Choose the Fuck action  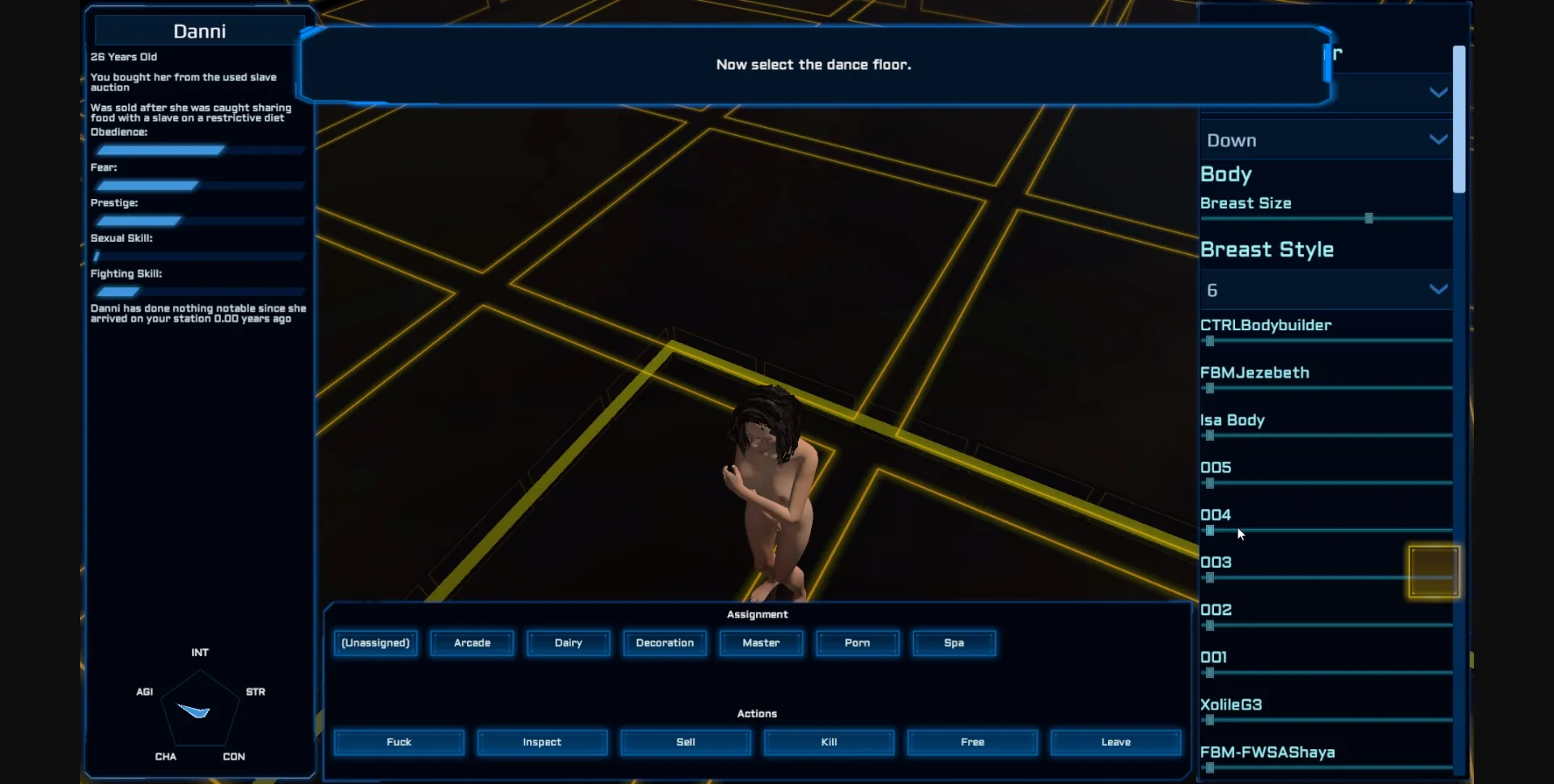click(398, 742)
